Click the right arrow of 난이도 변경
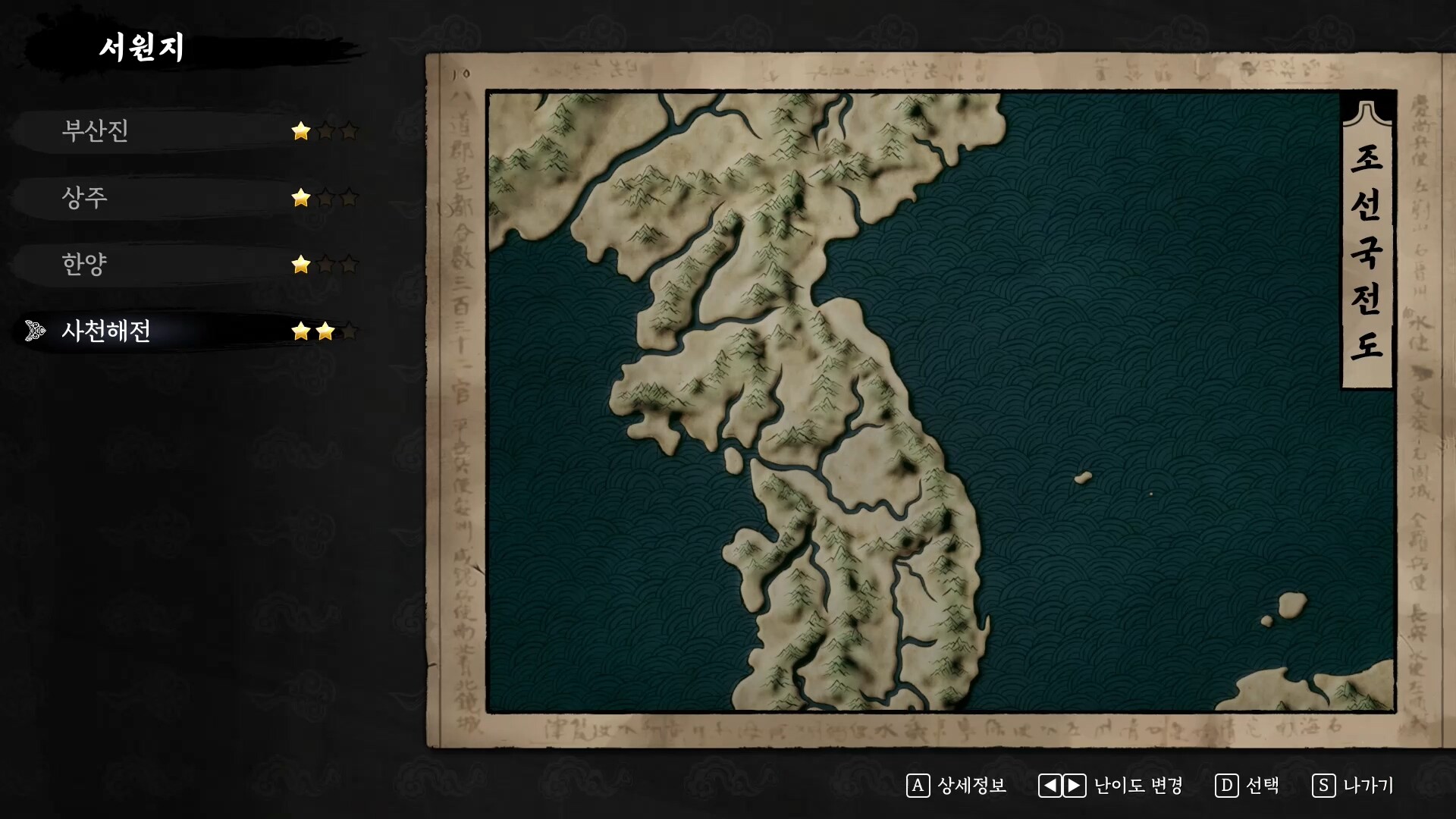The image size is (1456, 819). coord(1073,786)
